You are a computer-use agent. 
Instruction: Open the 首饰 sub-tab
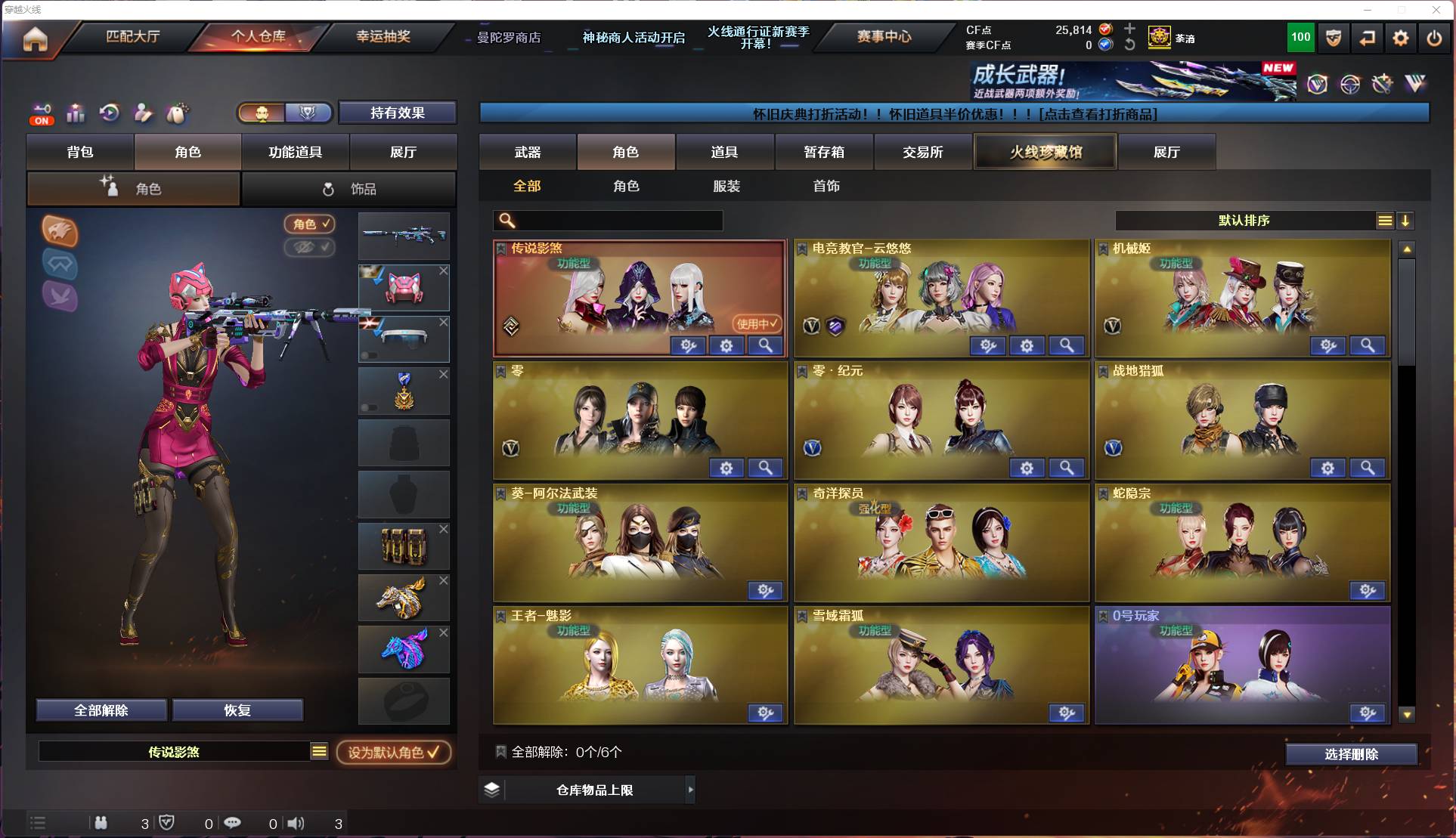[826, 186]
